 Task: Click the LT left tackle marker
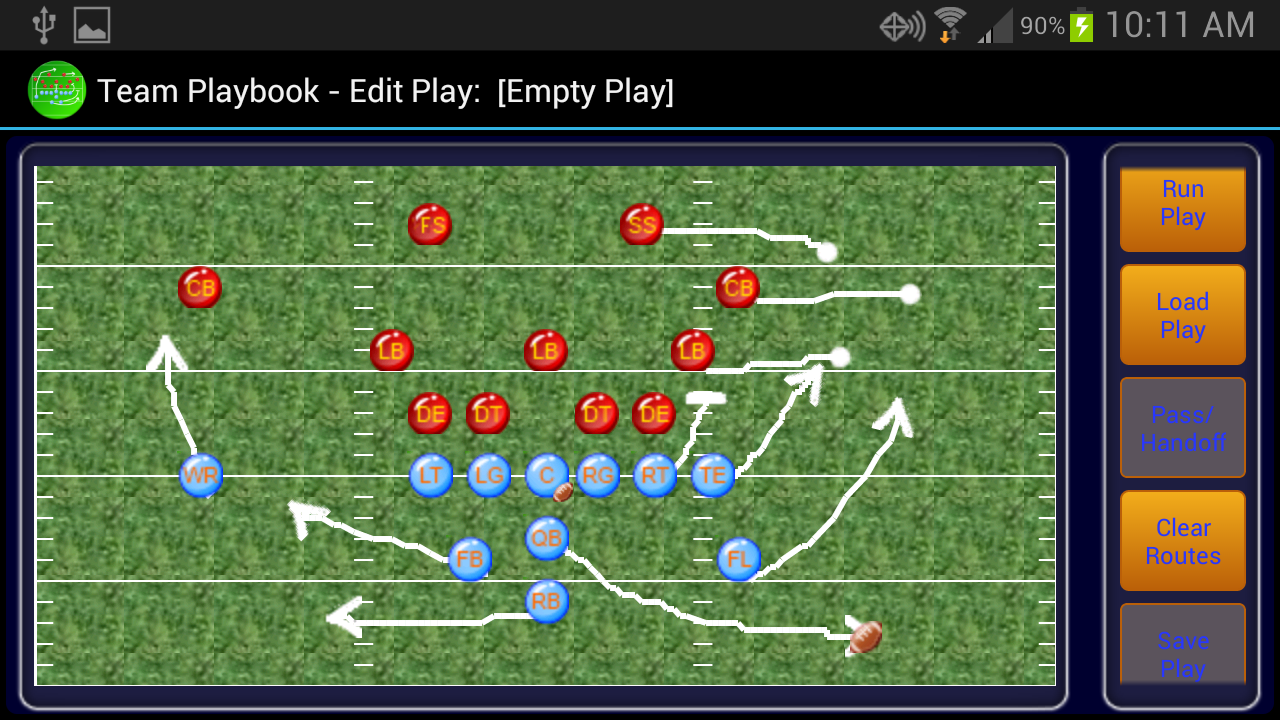(431, 476)
